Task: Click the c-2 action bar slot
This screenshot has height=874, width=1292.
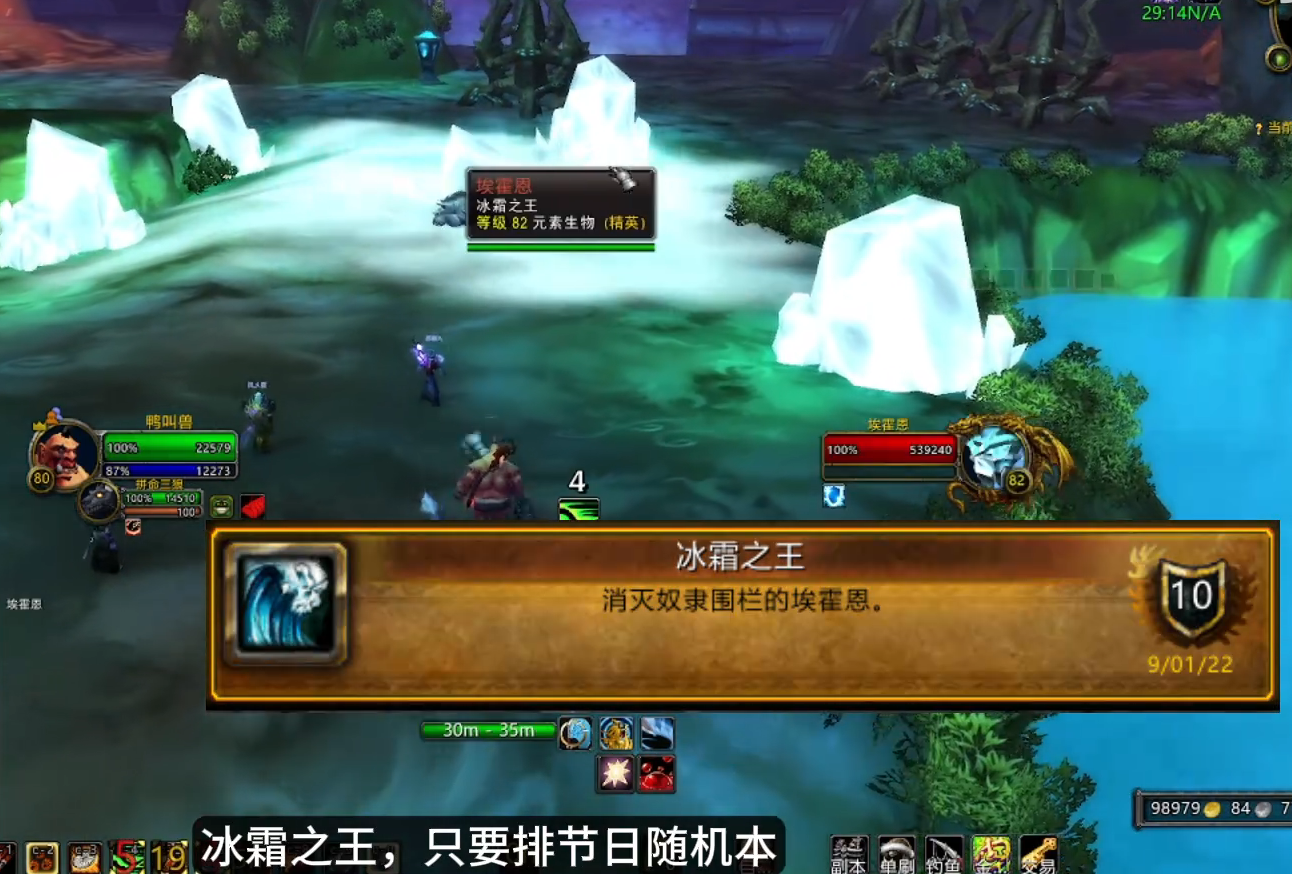Action: coord(42,858)
